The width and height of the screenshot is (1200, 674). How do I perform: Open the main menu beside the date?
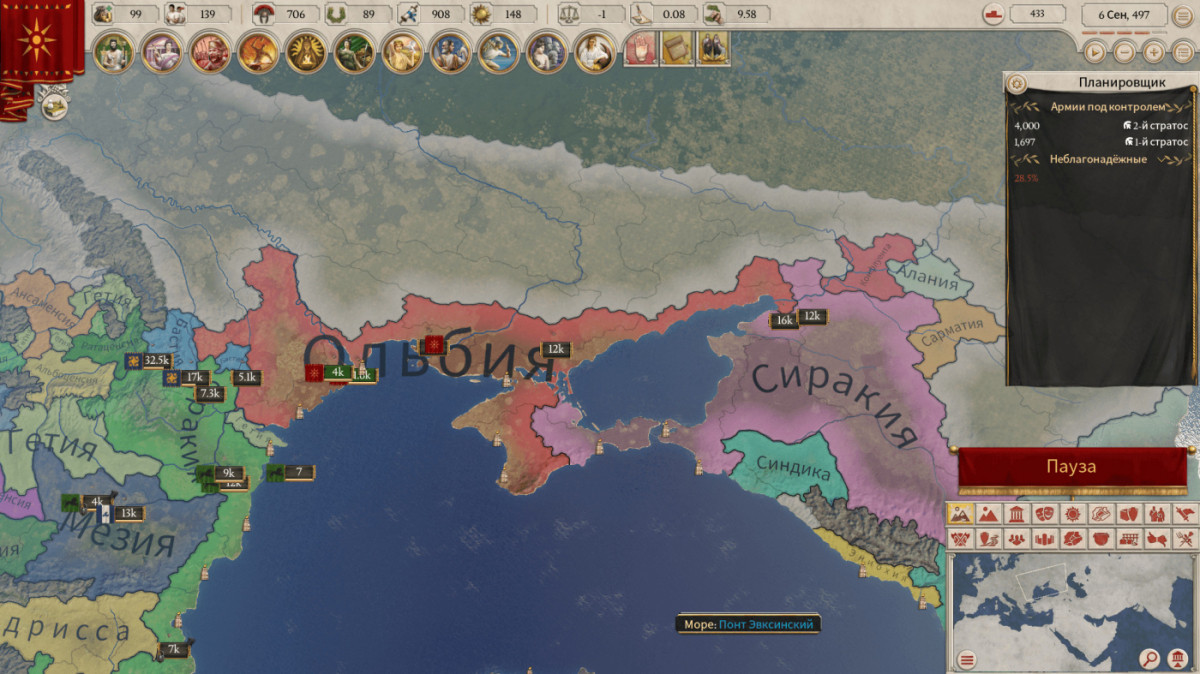click(1183, 15)
